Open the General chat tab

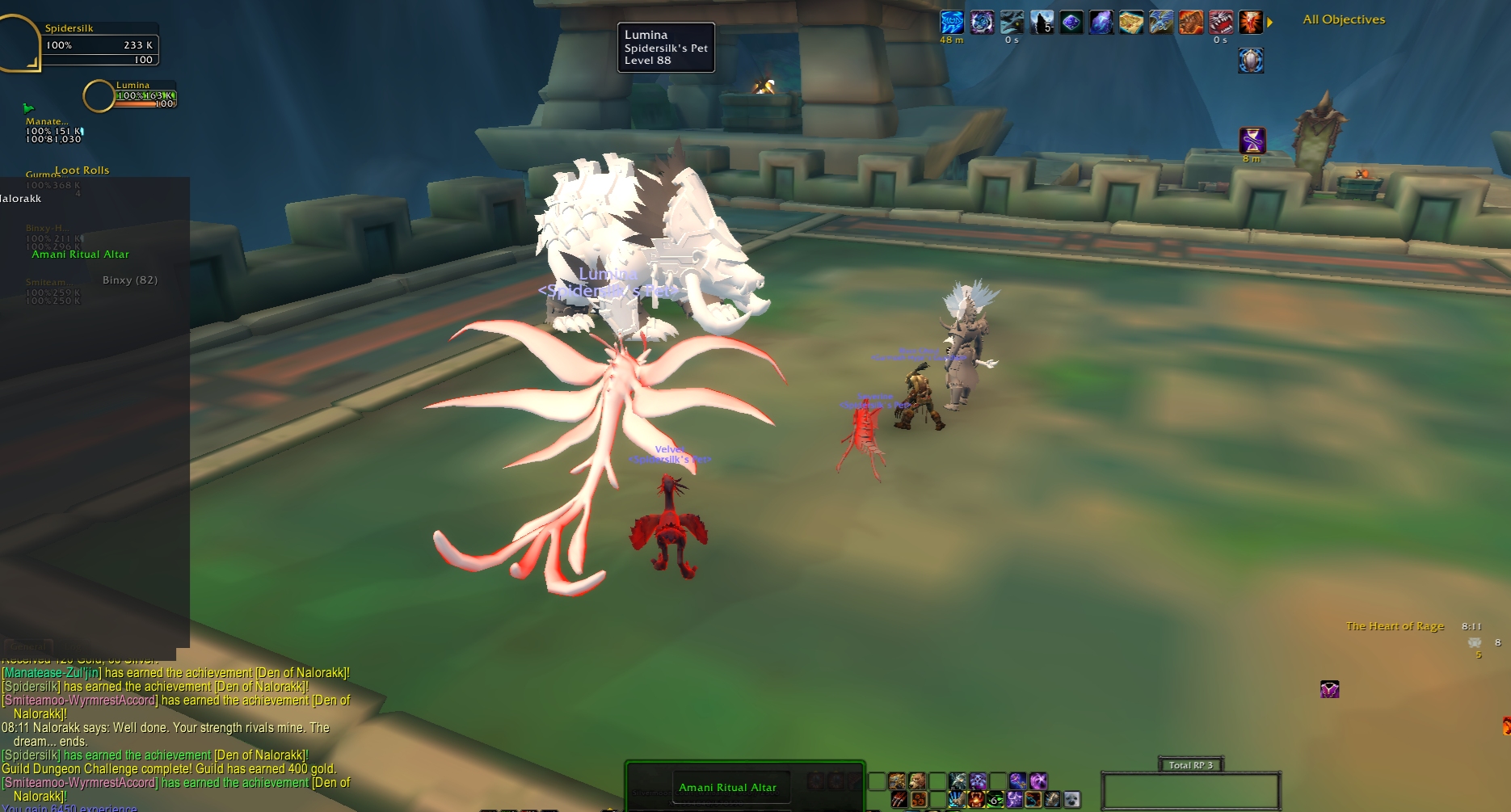[27, 646]
